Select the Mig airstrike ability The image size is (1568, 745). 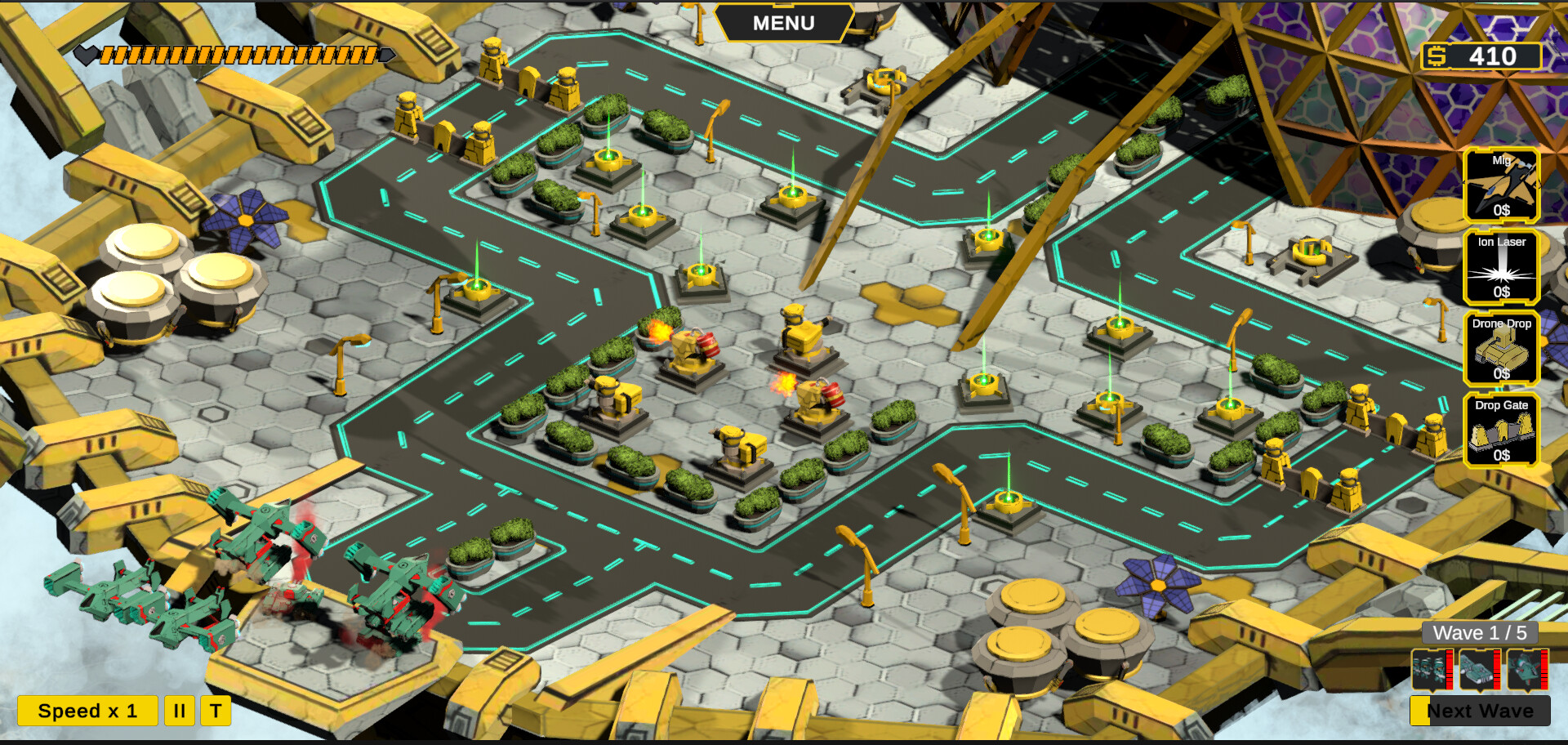[1503, 184]
